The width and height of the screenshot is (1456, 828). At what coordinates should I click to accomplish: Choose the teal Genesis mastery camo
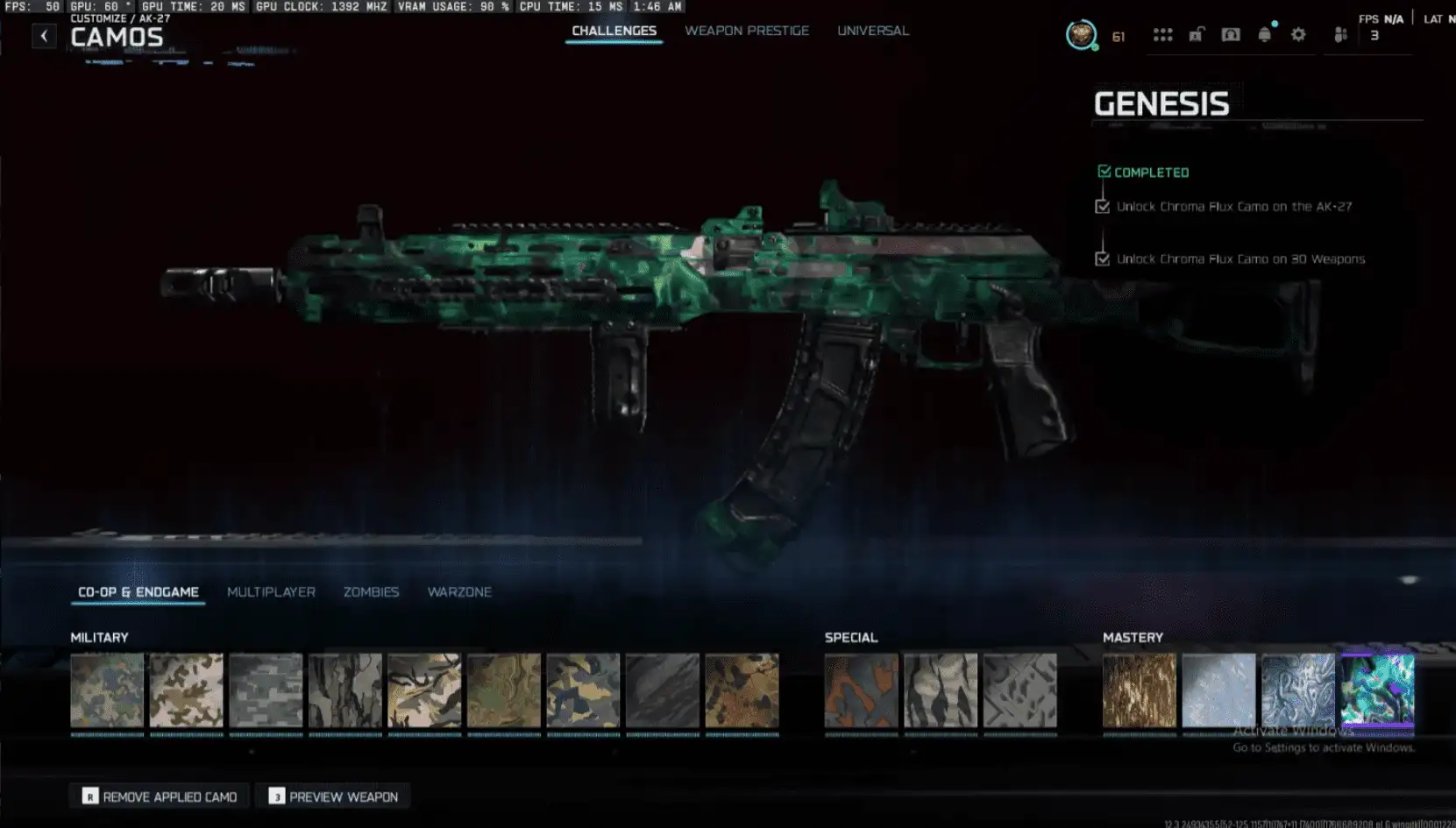(1376, 690)
